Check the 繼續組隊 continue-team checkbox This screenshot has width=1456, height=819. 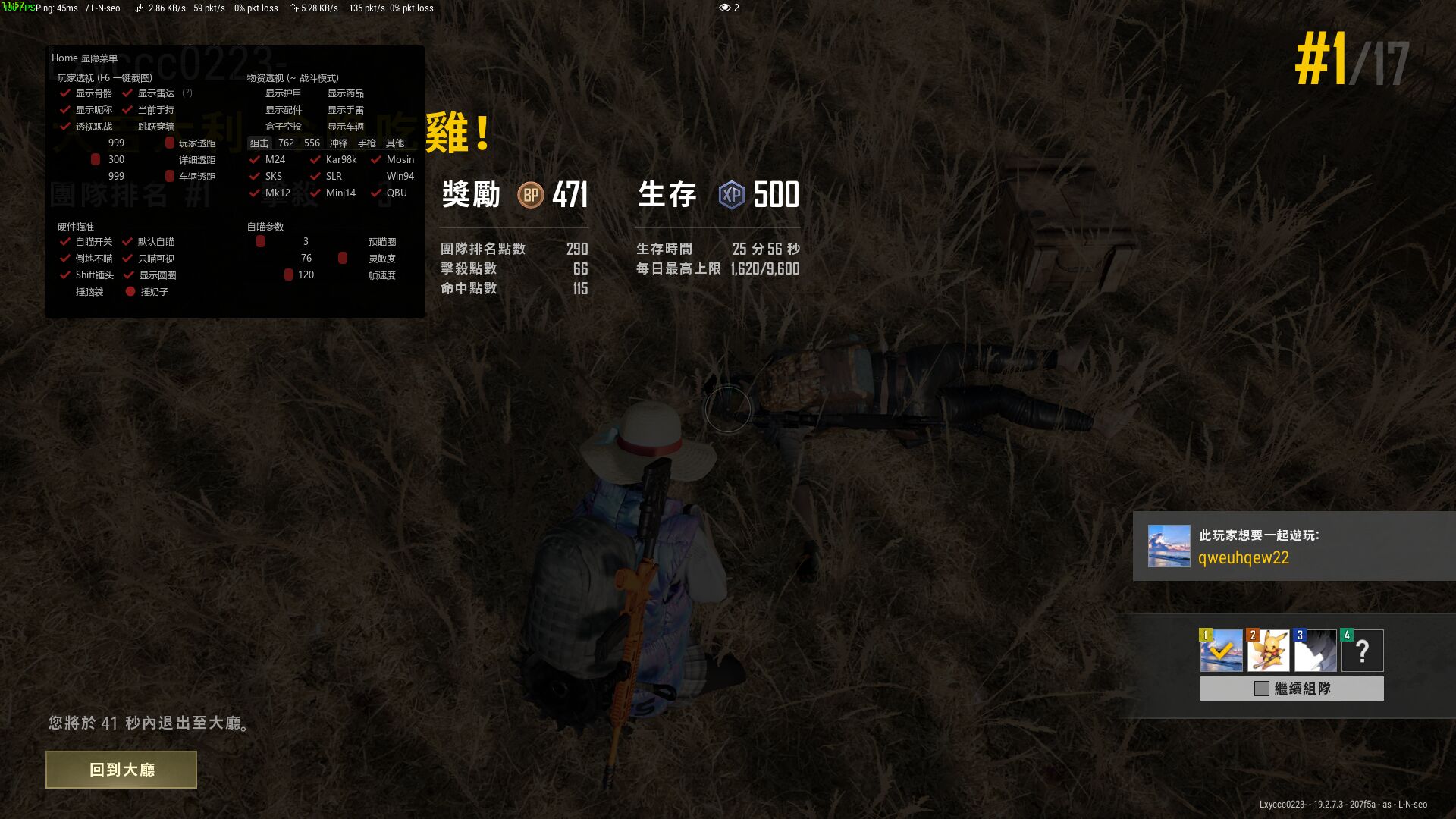click(1260, 689)
